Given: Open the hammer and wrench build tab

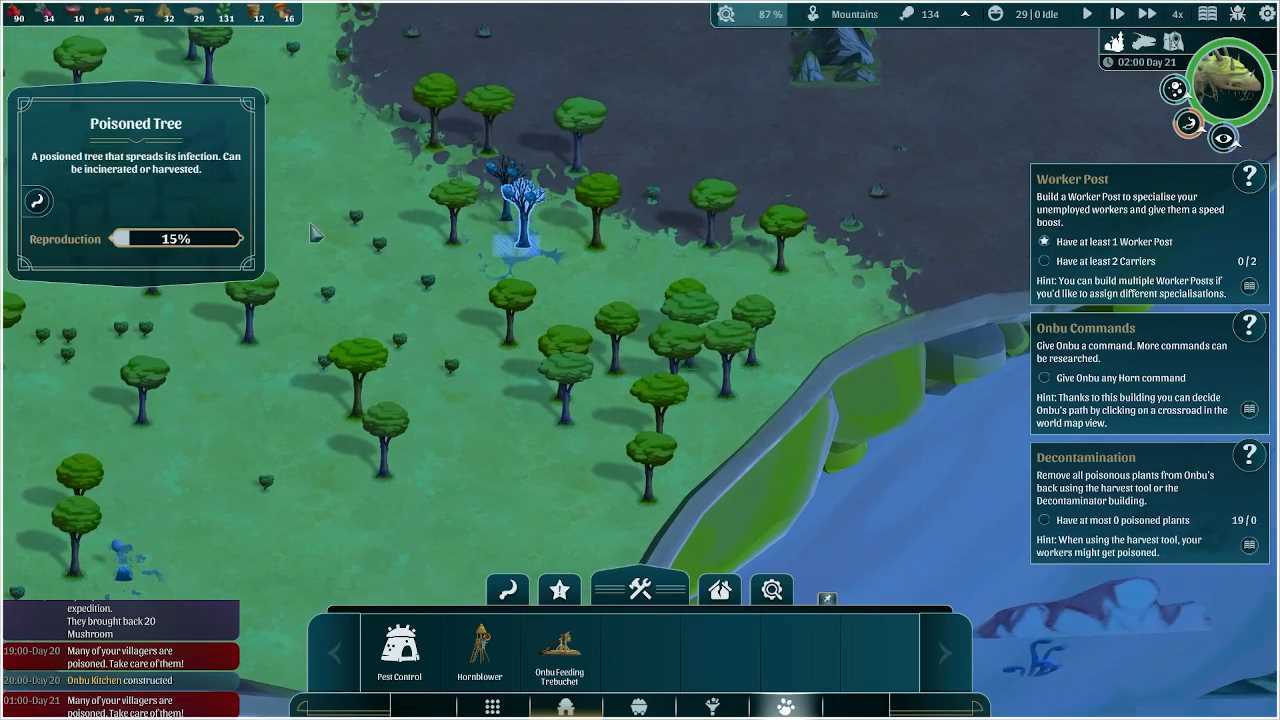Looking at the screenshot, I should 640,589.
